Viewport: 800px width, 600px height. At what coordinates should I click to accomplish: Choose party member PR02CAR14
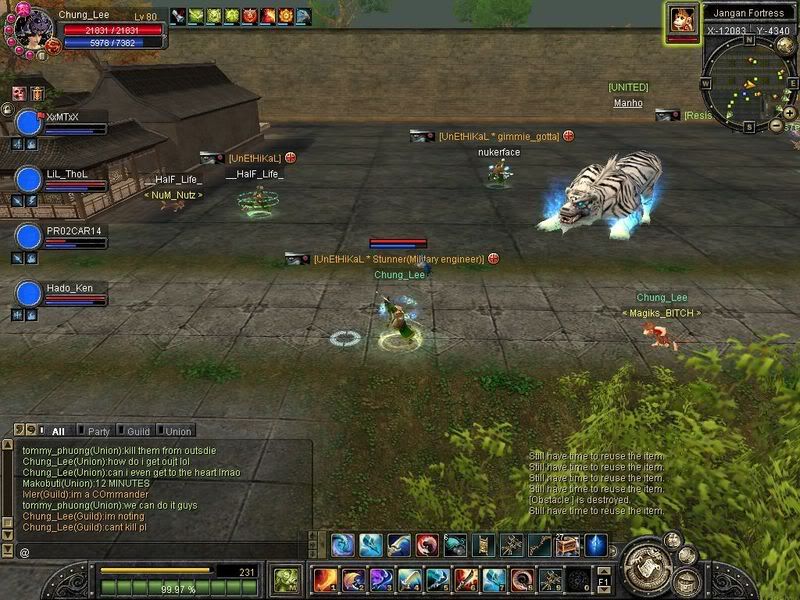[x=29, y=237]
